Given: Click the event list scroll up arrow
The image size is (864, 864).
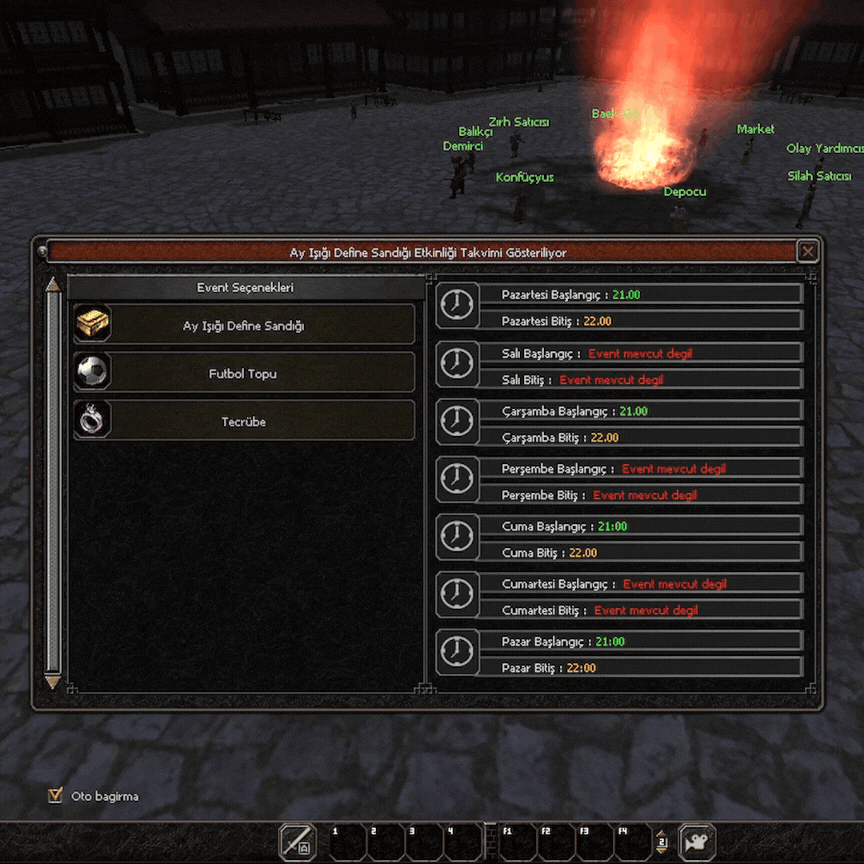Looking at the screenshot, I should (x=53, y=286).
